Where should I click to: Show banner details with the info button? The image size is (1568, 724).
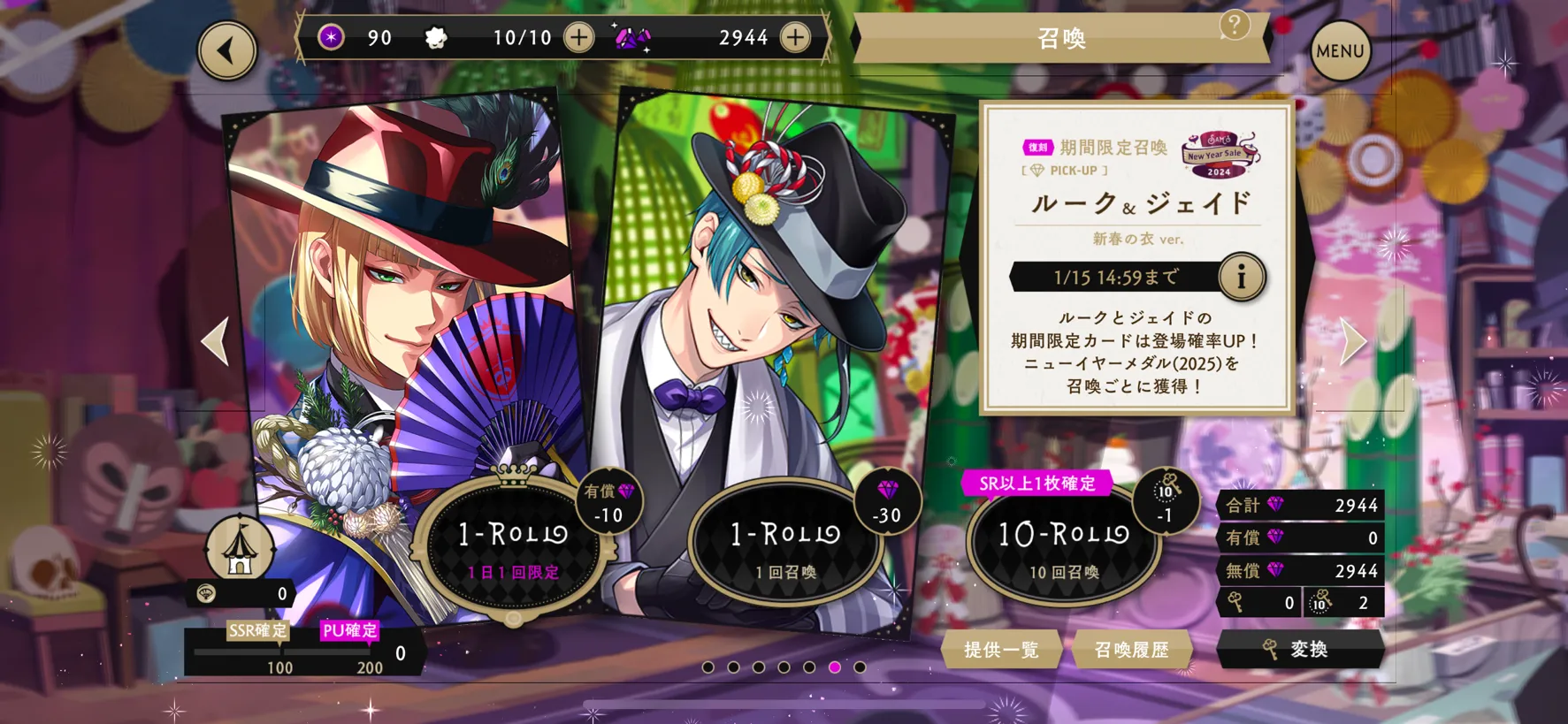1241,277
